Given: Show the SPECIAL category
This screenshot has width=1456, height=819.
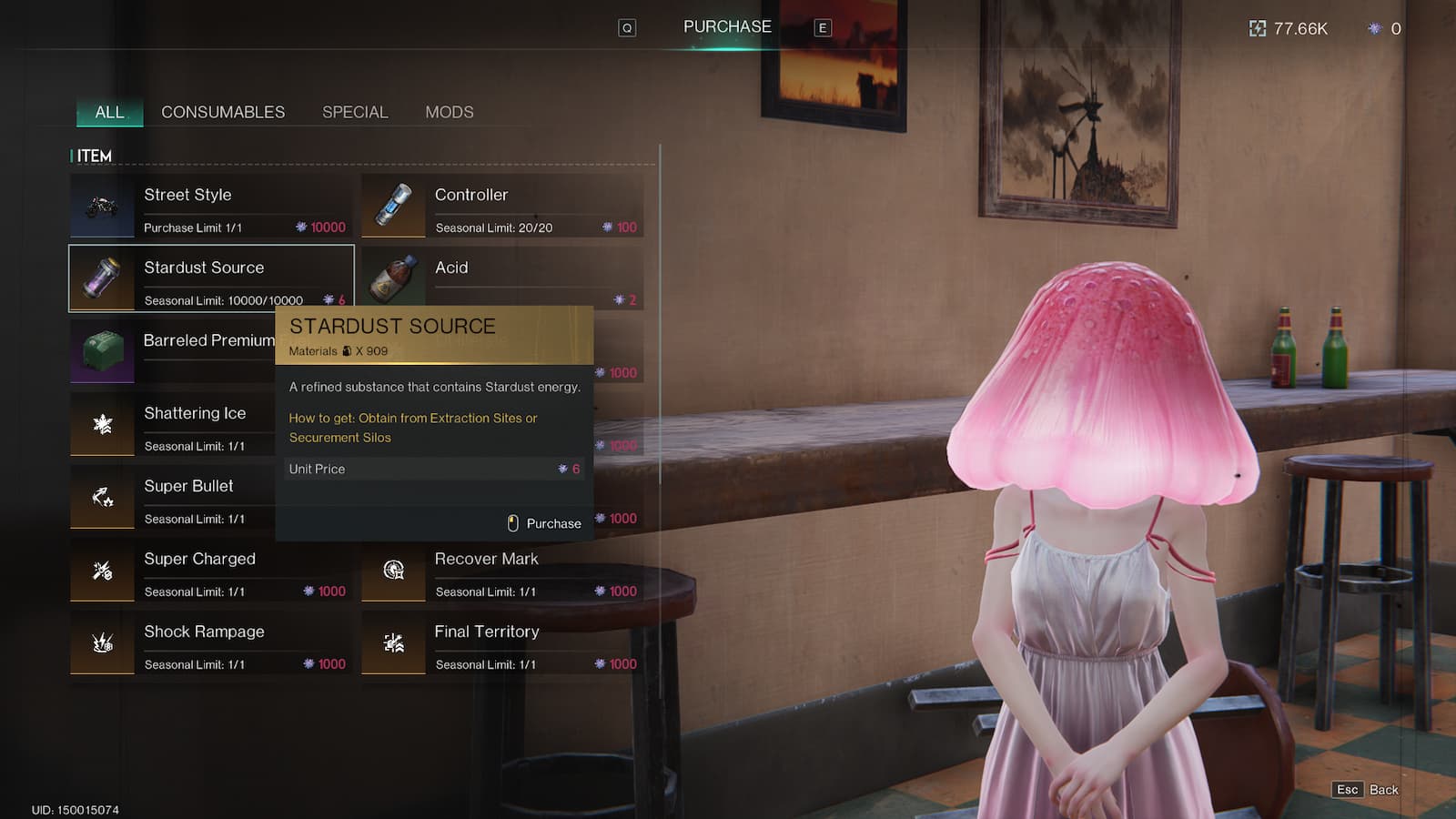Looking at the screenshot, I should [x=355, y=112].
